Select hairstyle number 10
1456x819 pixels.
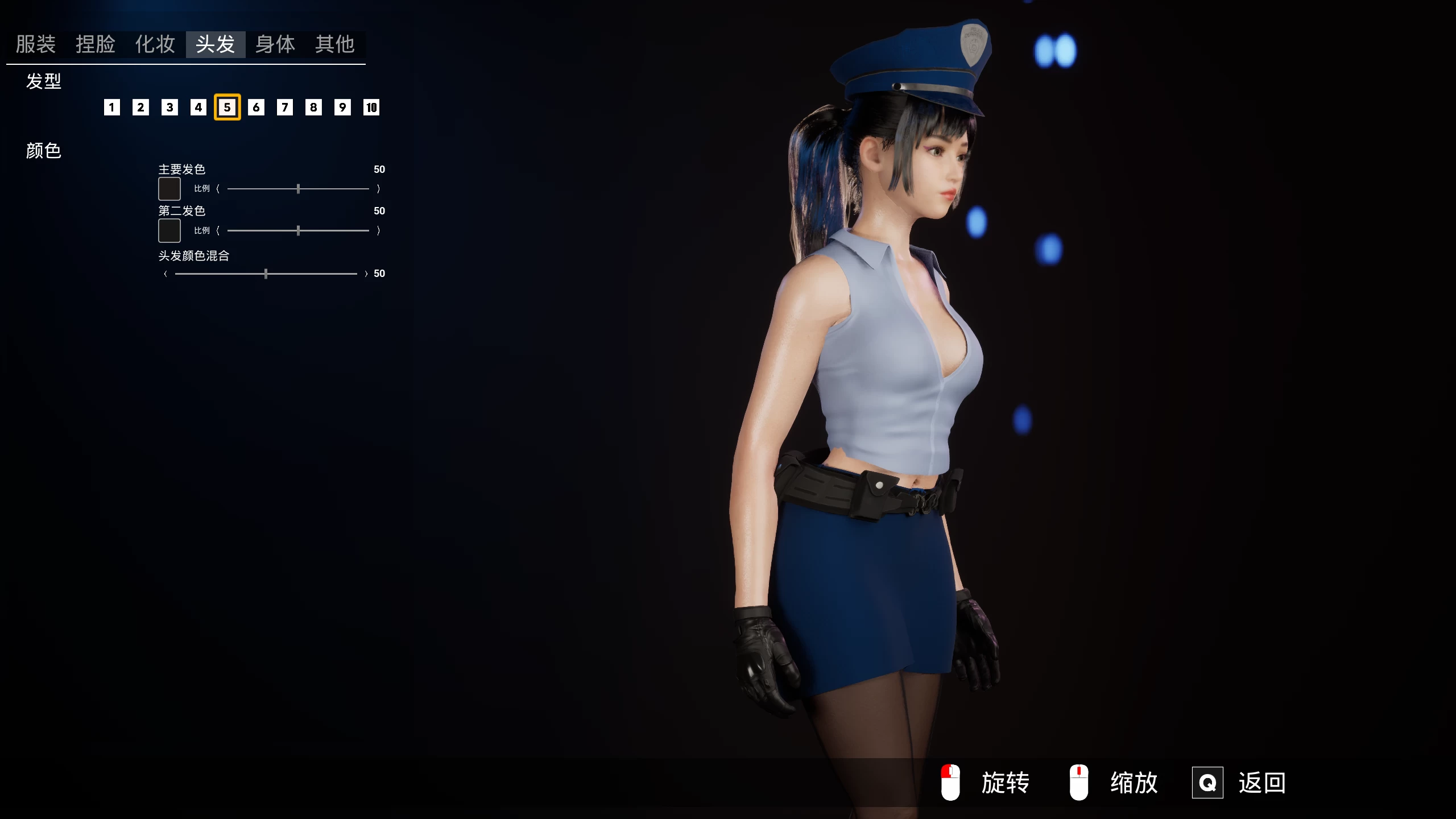(x=371, y=107)
